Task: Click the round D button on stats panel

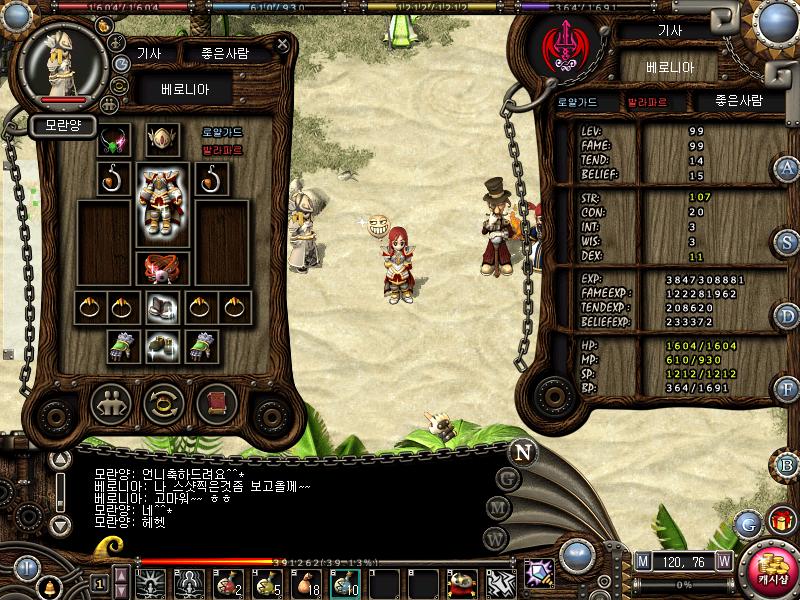Action: coord(787,316)
